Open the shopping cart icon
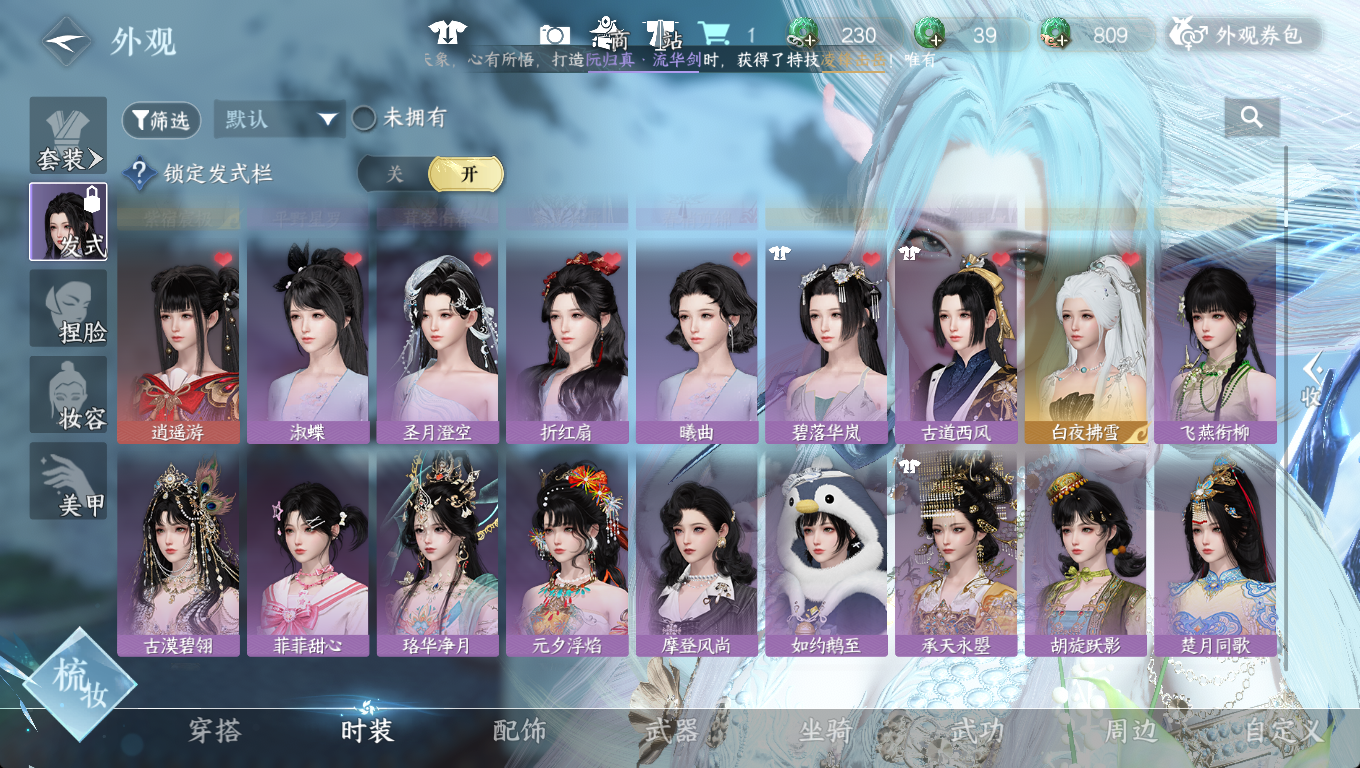1360x768 pixels. pos(714,34)
